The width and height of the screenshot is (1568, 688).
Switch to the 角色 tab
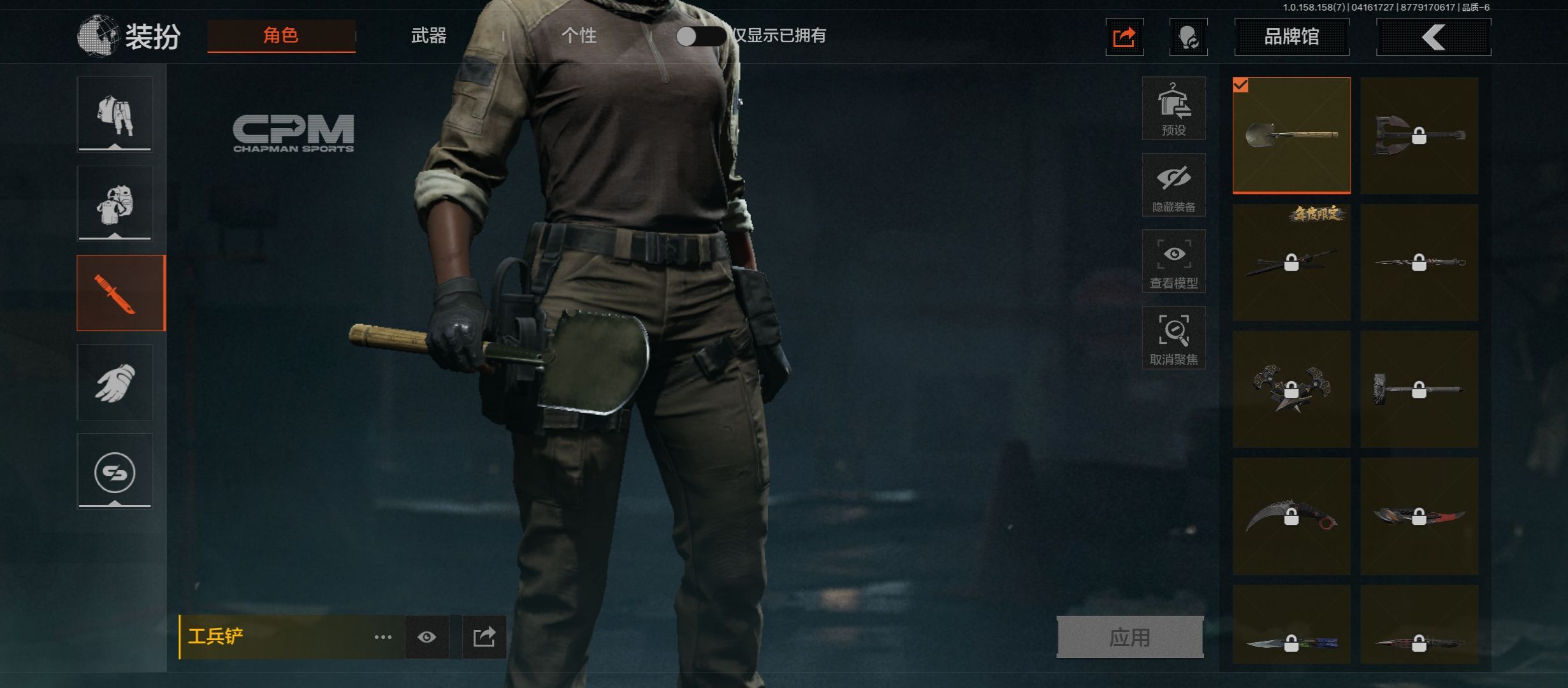click(281, 36)
